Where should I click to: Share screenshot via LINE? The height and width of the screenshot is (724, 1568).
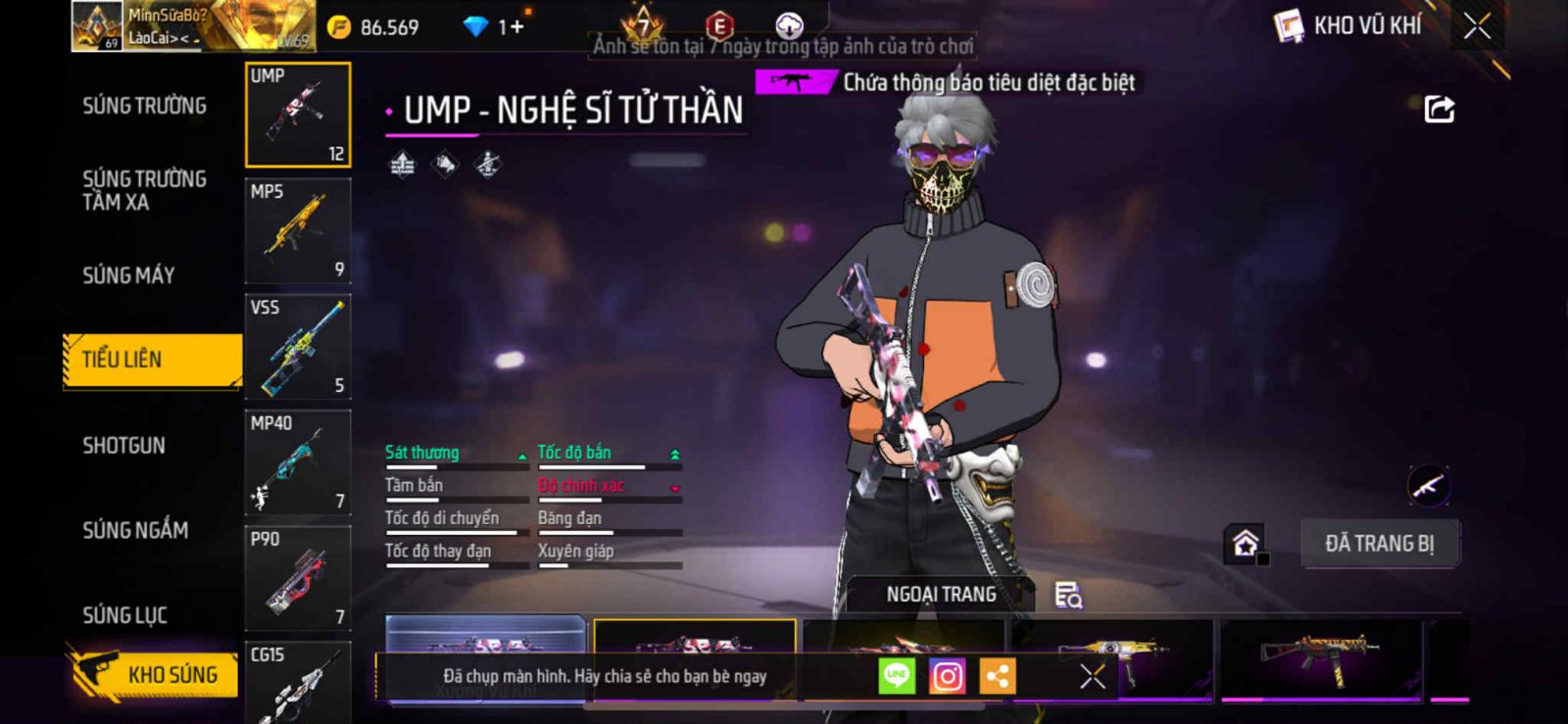[x=896, y=676]
